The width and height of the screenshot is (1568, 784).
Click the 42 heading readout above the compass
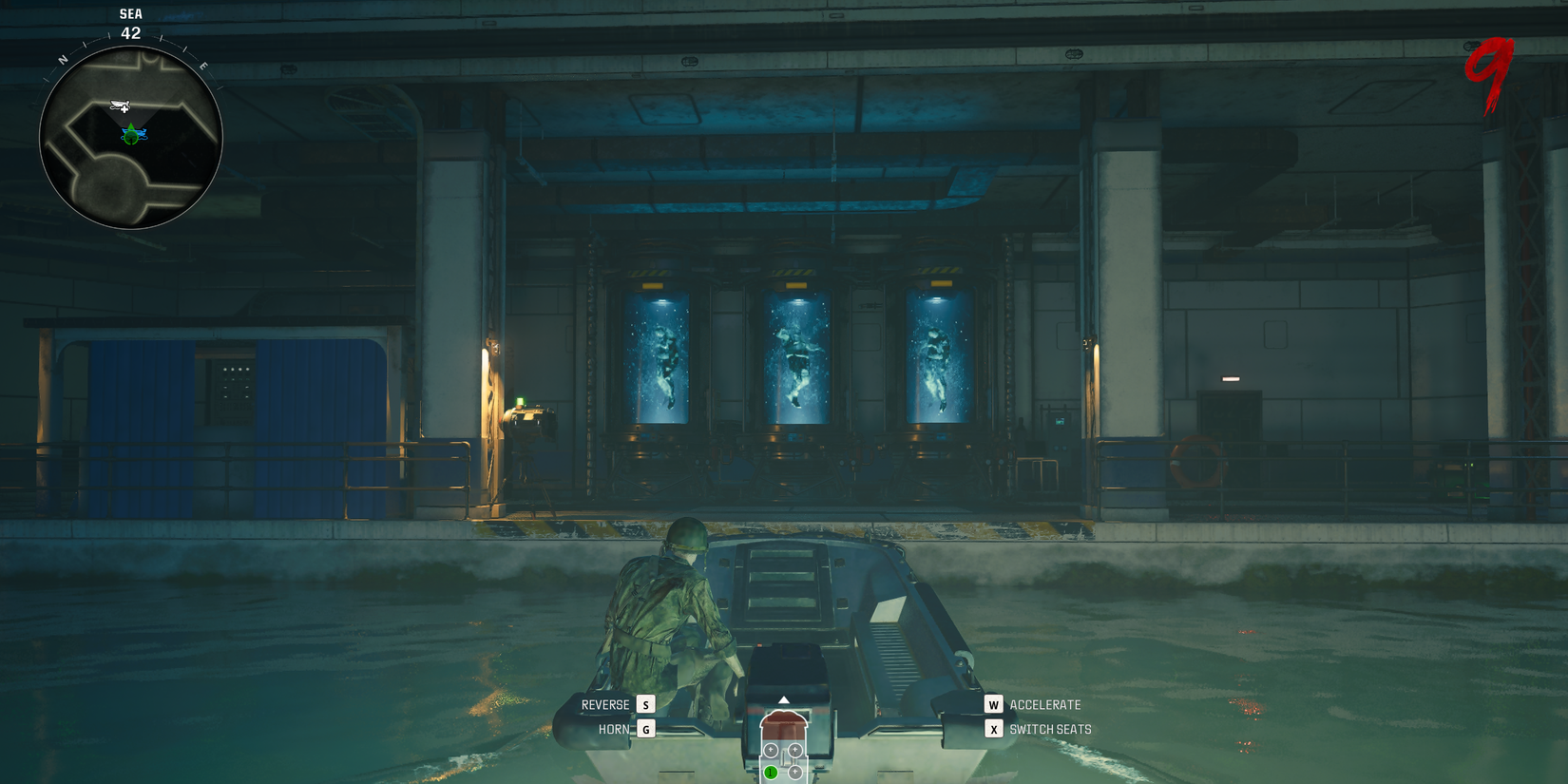click(x=130, y=33)
